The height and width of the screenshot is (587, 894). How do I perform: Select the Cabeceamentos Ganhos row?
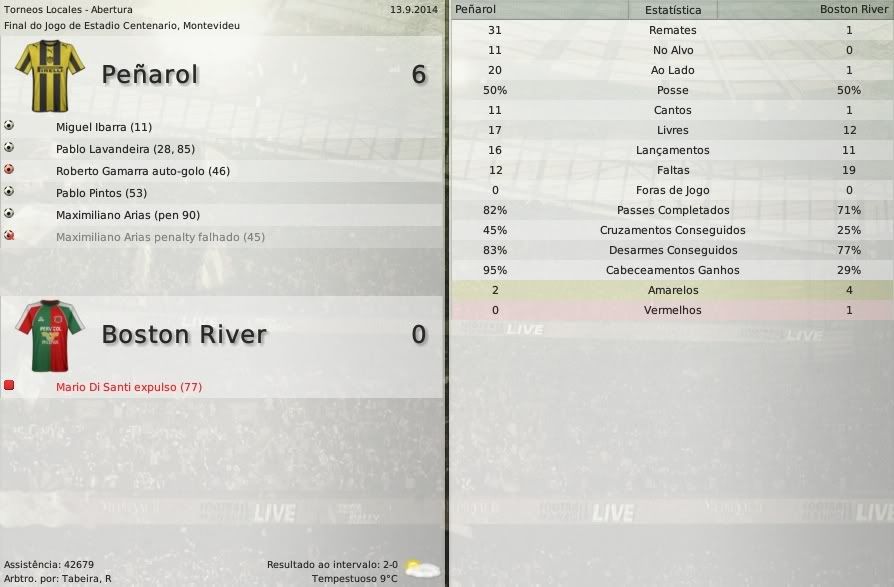pyautogui.click(x=672, y=270)
